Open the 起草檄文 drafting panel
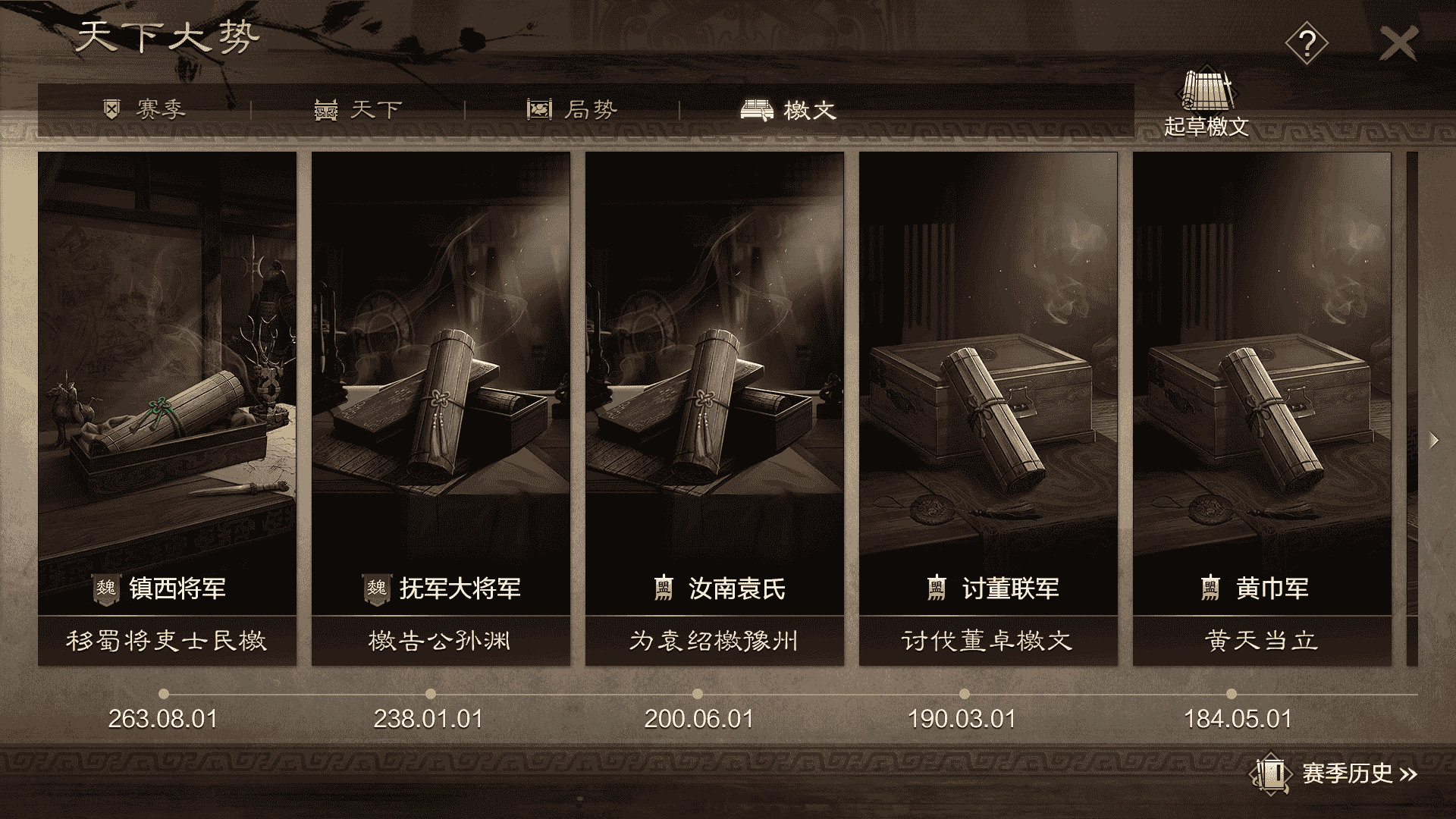1456x819 pixels. pyautogui.click(x=1209, y=106)
